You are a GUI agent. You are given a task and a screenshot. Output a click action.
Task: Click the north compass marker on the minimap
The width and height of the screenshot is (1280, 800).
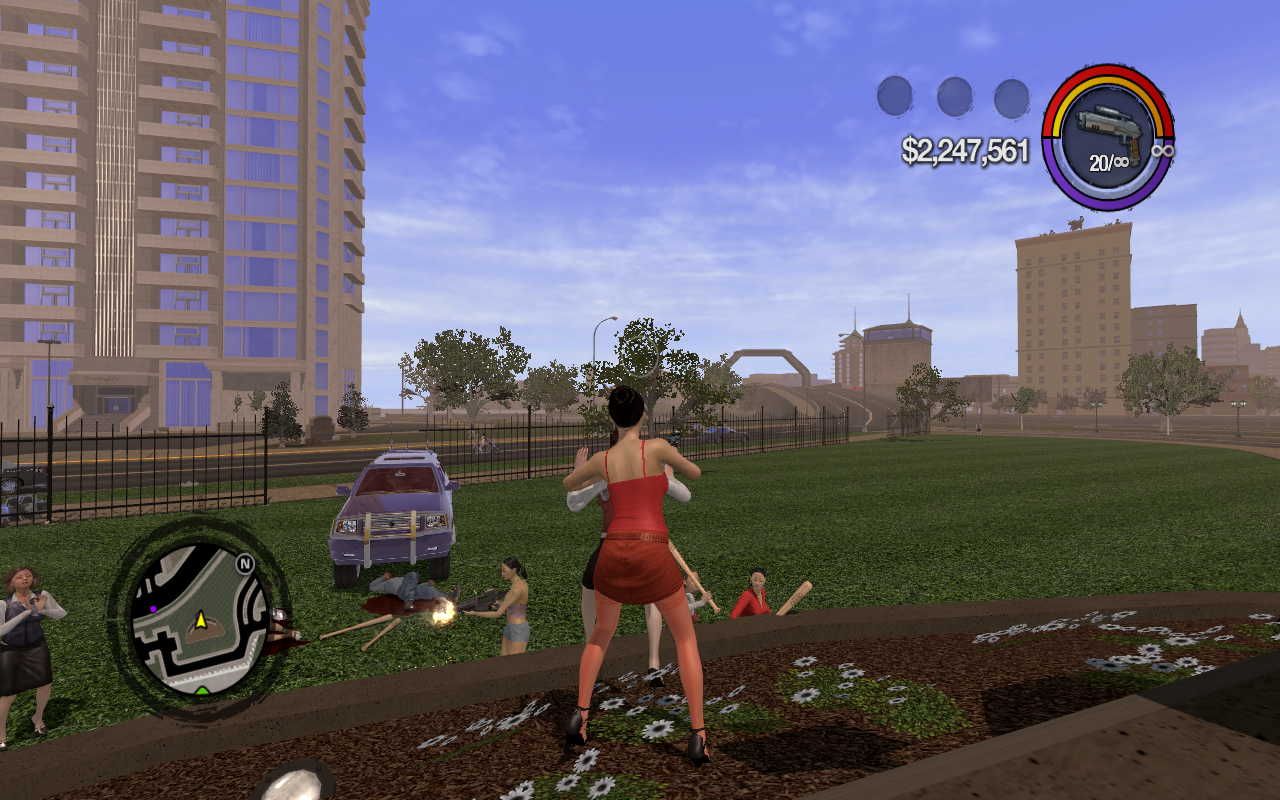pos(244,564)
